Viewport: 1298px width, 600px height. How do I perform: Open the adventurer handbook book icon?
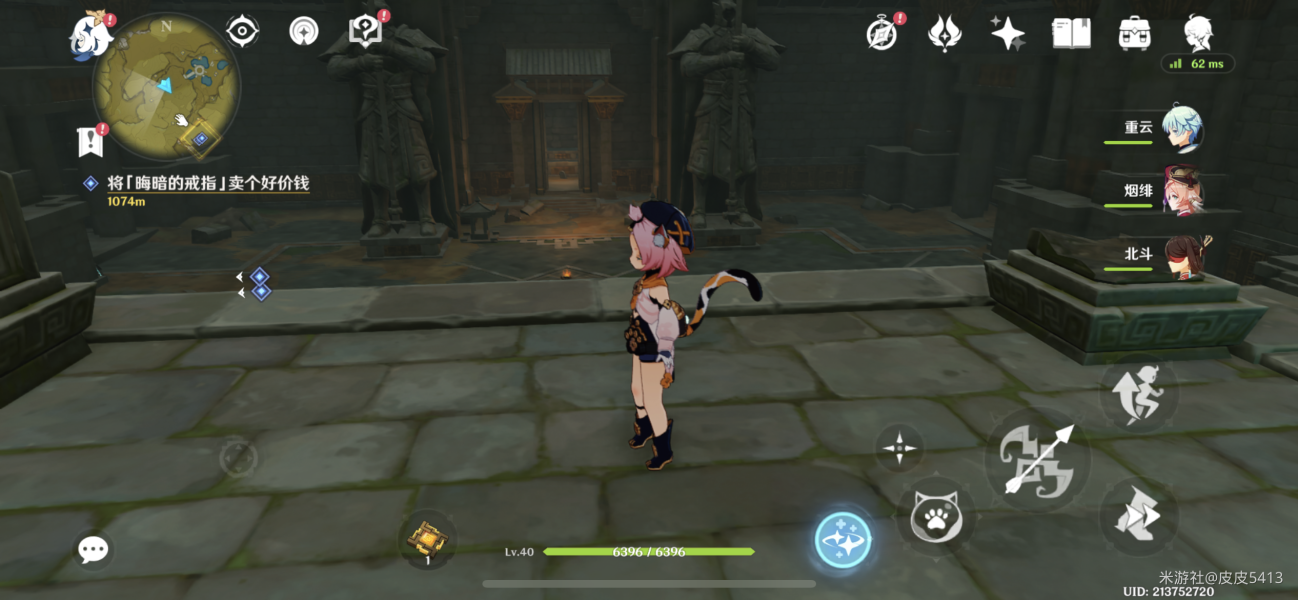click(1071, 34)
